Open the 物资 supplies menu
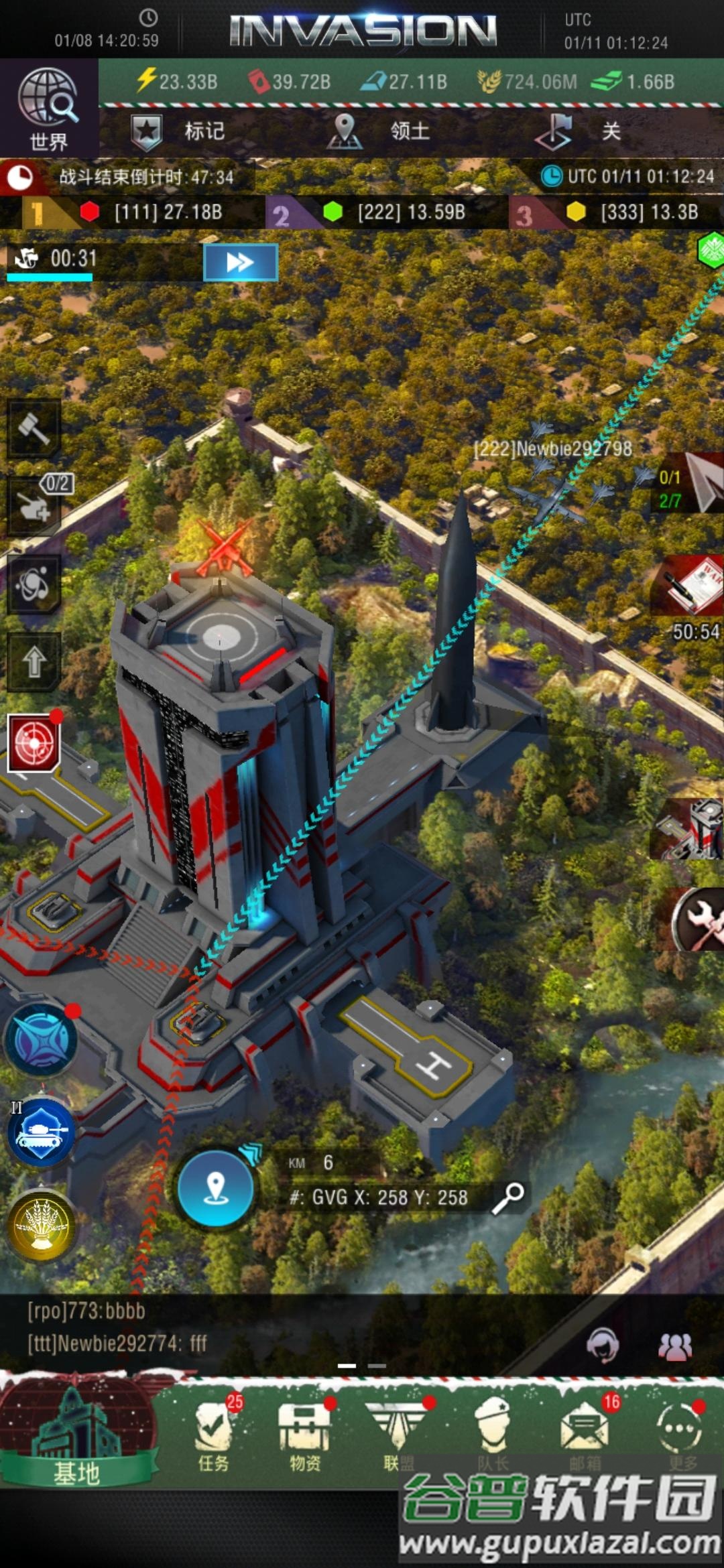 coord(305,1435)
